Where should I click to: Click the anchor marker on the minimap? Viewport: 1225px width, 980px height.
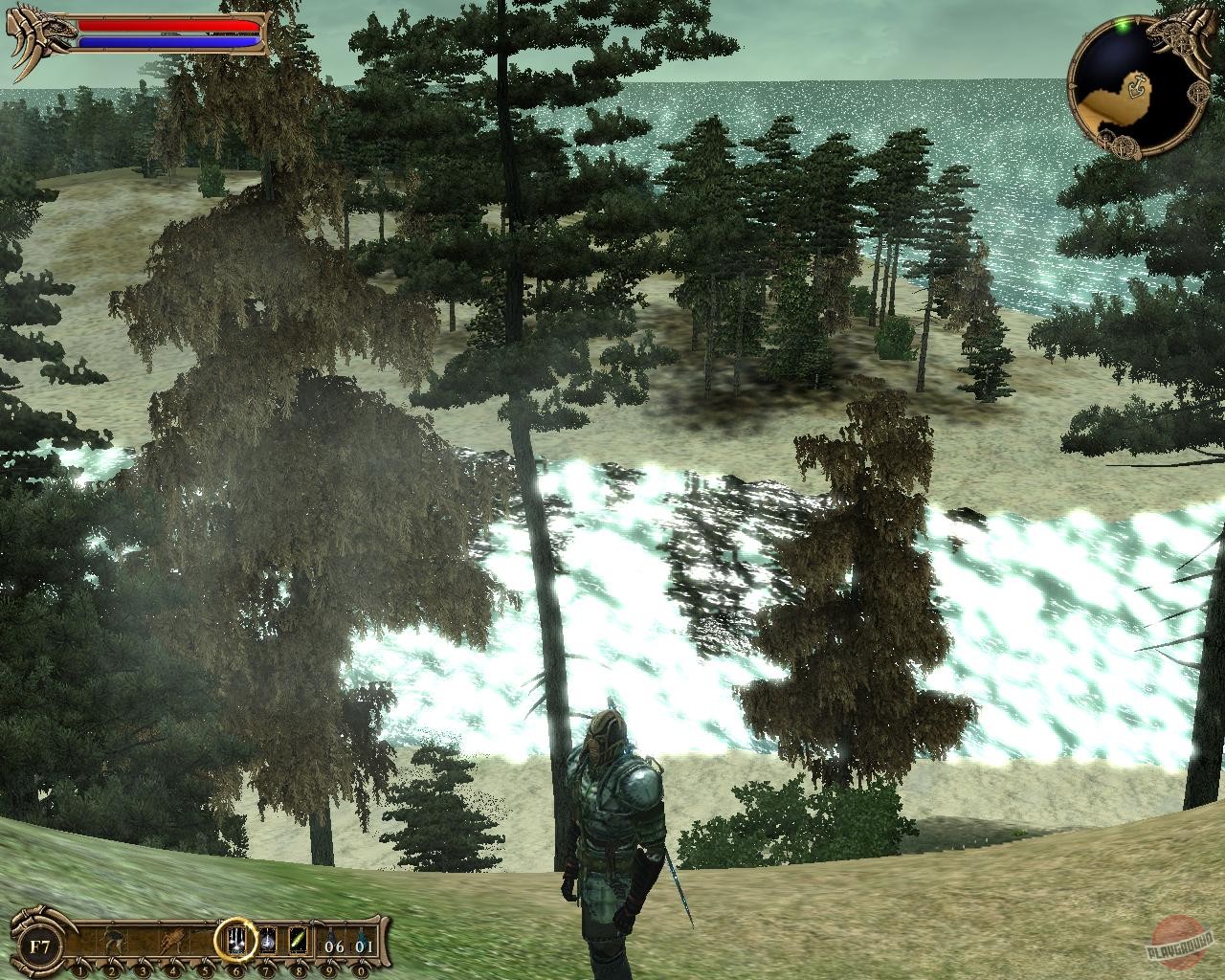tap(1138, 84)
